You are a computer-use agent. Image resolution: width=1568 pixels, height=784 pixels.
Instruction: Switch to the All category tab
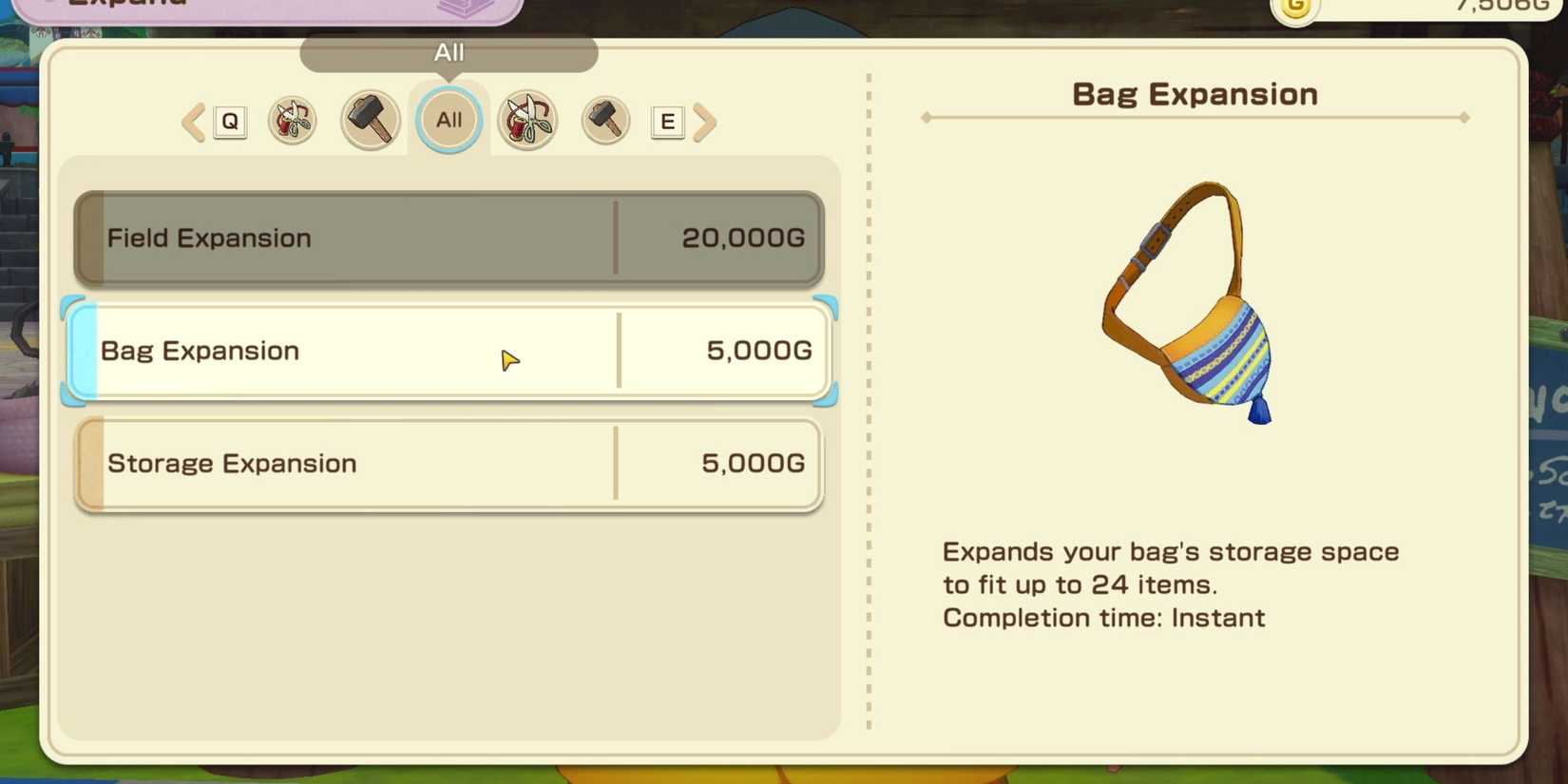pyautogui.click(x=449, y=121)
